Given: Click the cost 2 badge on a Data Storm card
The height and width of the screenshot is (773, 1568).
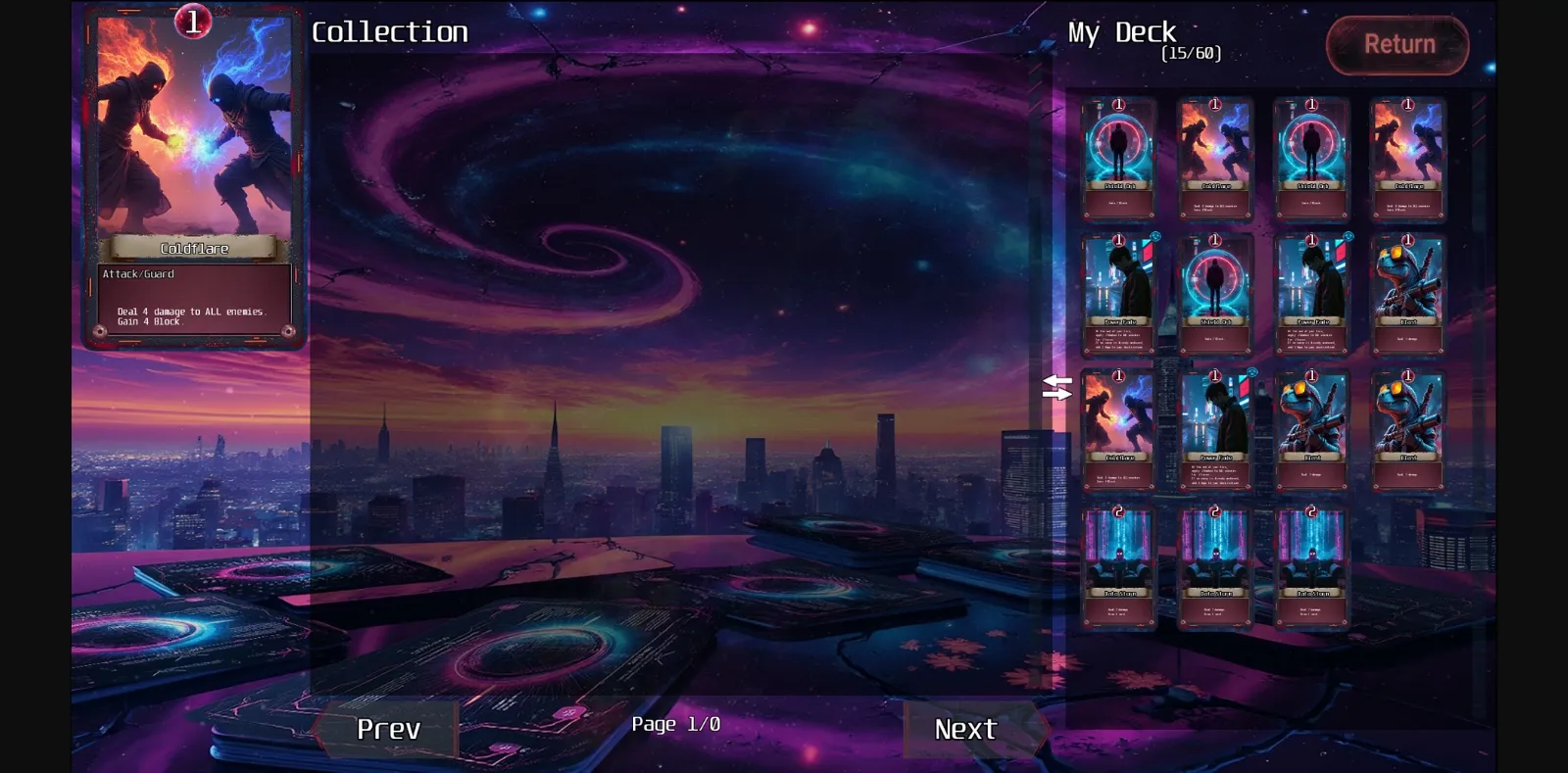Looking at the screenshot, I should [x=1118, y=509].
